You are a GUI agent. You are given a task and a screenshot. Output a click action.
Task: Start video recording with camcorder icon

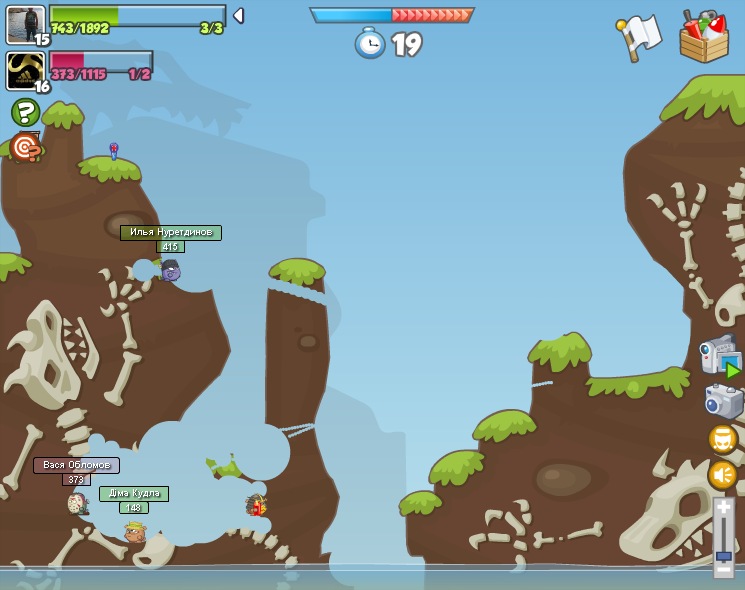[720, 357]
